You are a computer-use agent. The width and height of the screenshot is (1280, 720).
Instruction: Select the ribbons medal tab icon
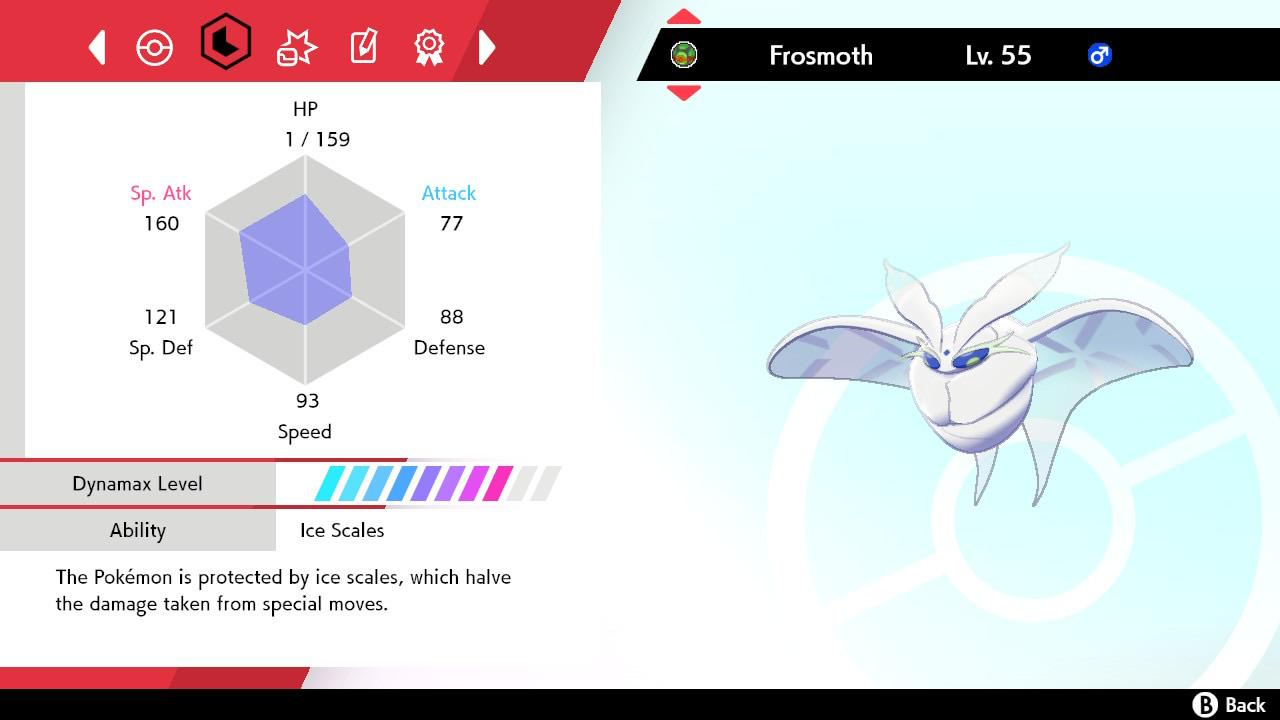click(x=429, y=46)
